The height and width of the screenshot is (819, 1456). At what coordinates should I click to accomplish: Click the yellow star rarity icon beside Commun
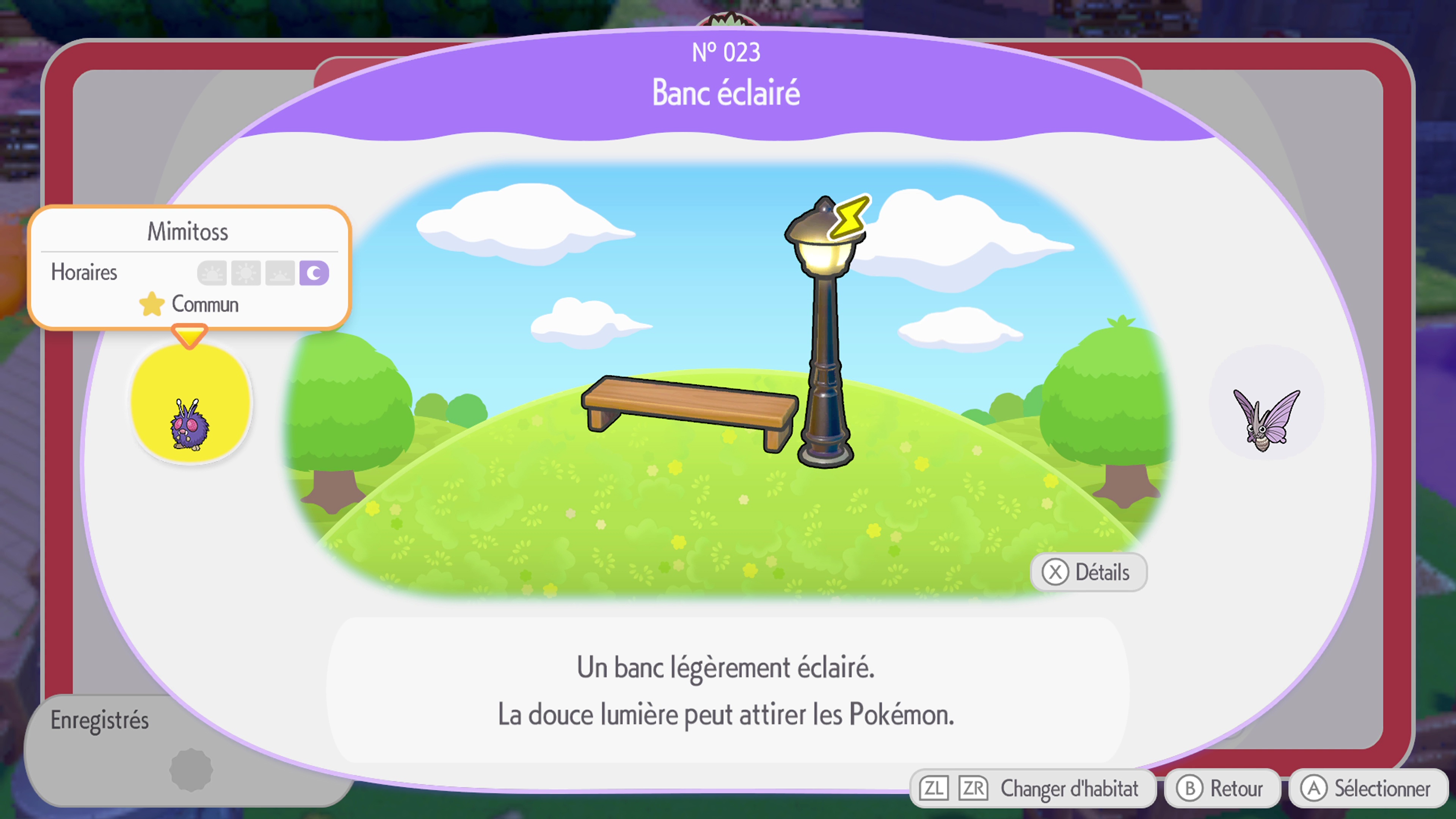click(x=152, y=304)
